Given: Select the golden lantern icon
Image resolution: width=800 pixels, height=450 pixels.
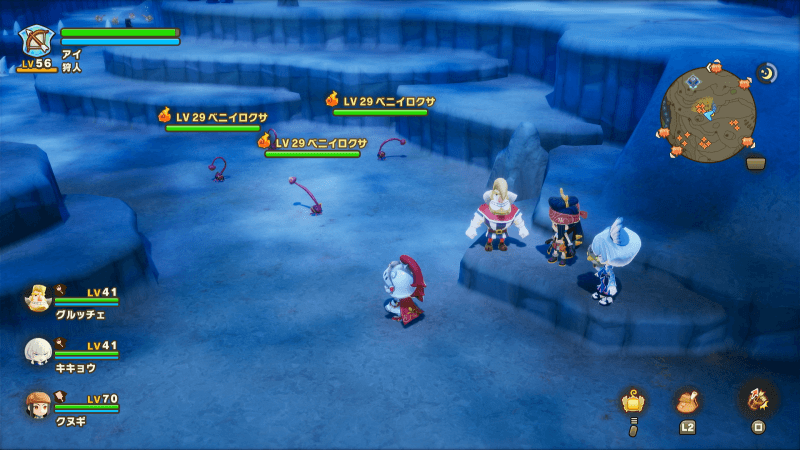Looking at the screenshot, I should [632, 402].
